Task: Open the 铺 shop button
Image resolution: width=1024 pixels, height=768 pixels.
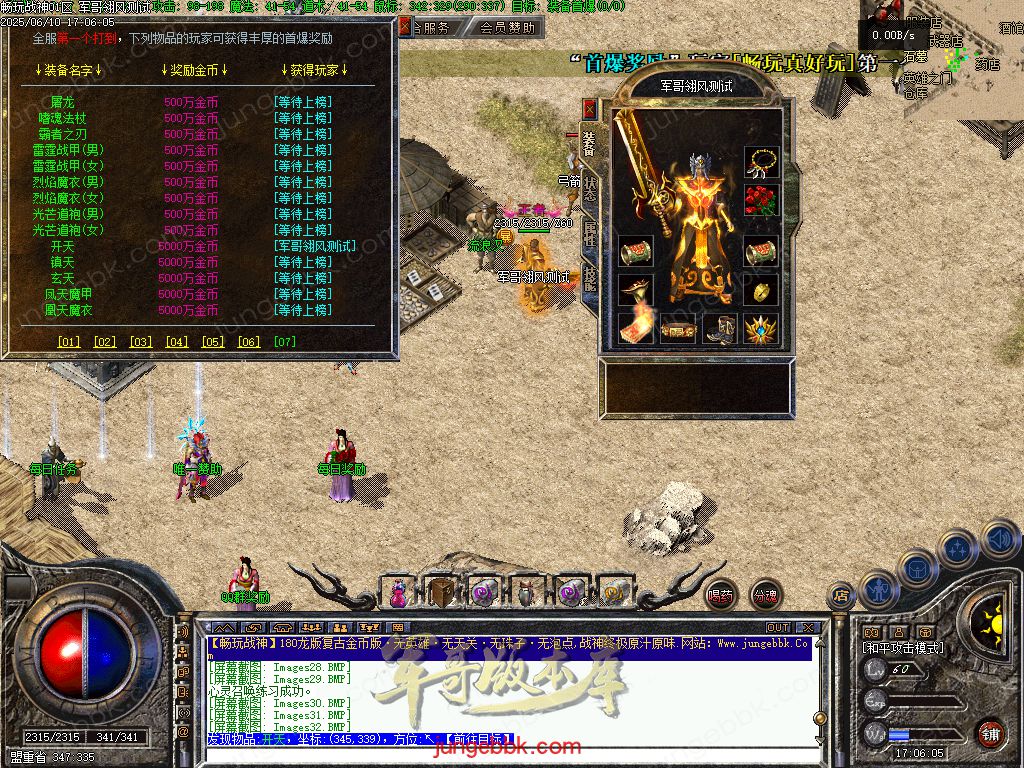Action: [989, 733]
